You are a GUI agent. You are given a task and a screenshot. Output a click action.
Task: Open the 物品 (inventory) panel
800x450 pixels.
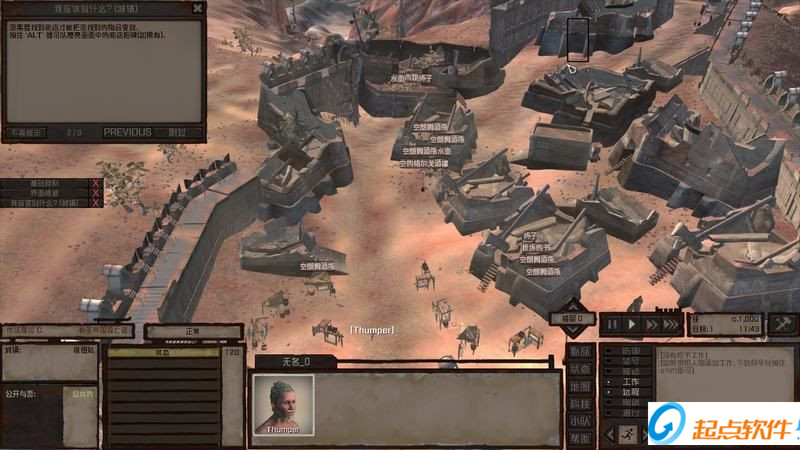580,351
